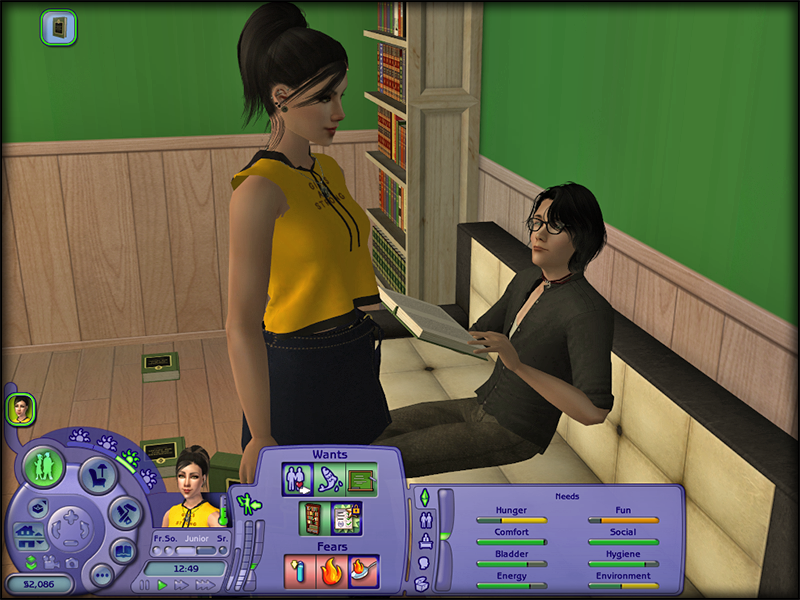Viewport: 800px width, 600px height.
Task: Pause the game
Action: tap(145, 585)
